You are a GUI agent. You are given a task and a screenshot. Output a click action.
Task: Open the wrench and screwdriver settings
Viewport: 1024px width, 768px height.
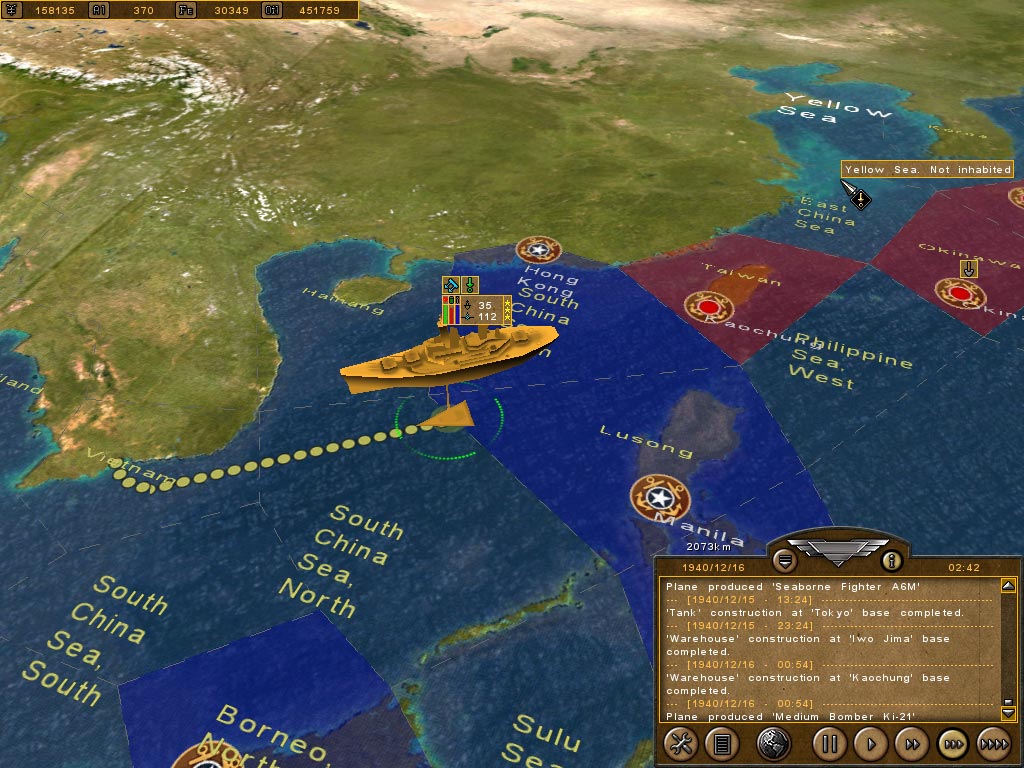(x=681, y=743)
